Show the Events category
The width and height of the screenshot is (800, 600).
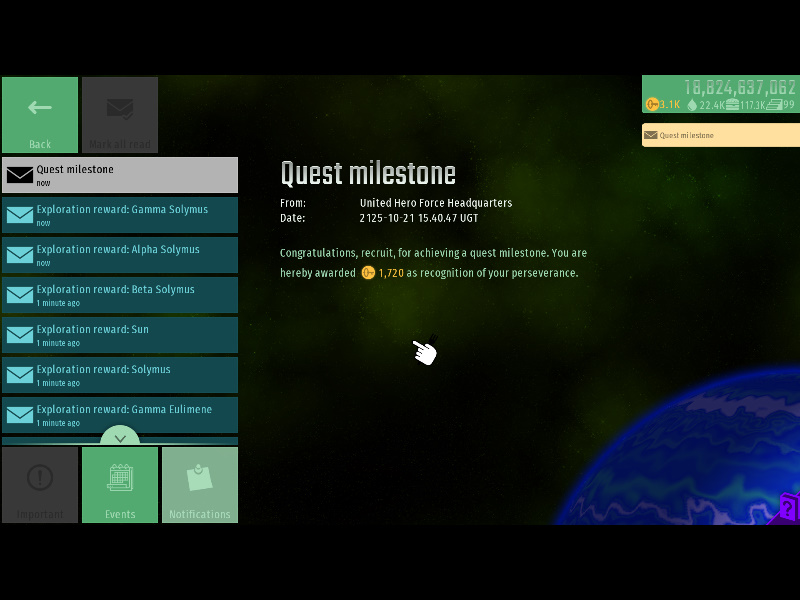(x=120, y=485)
